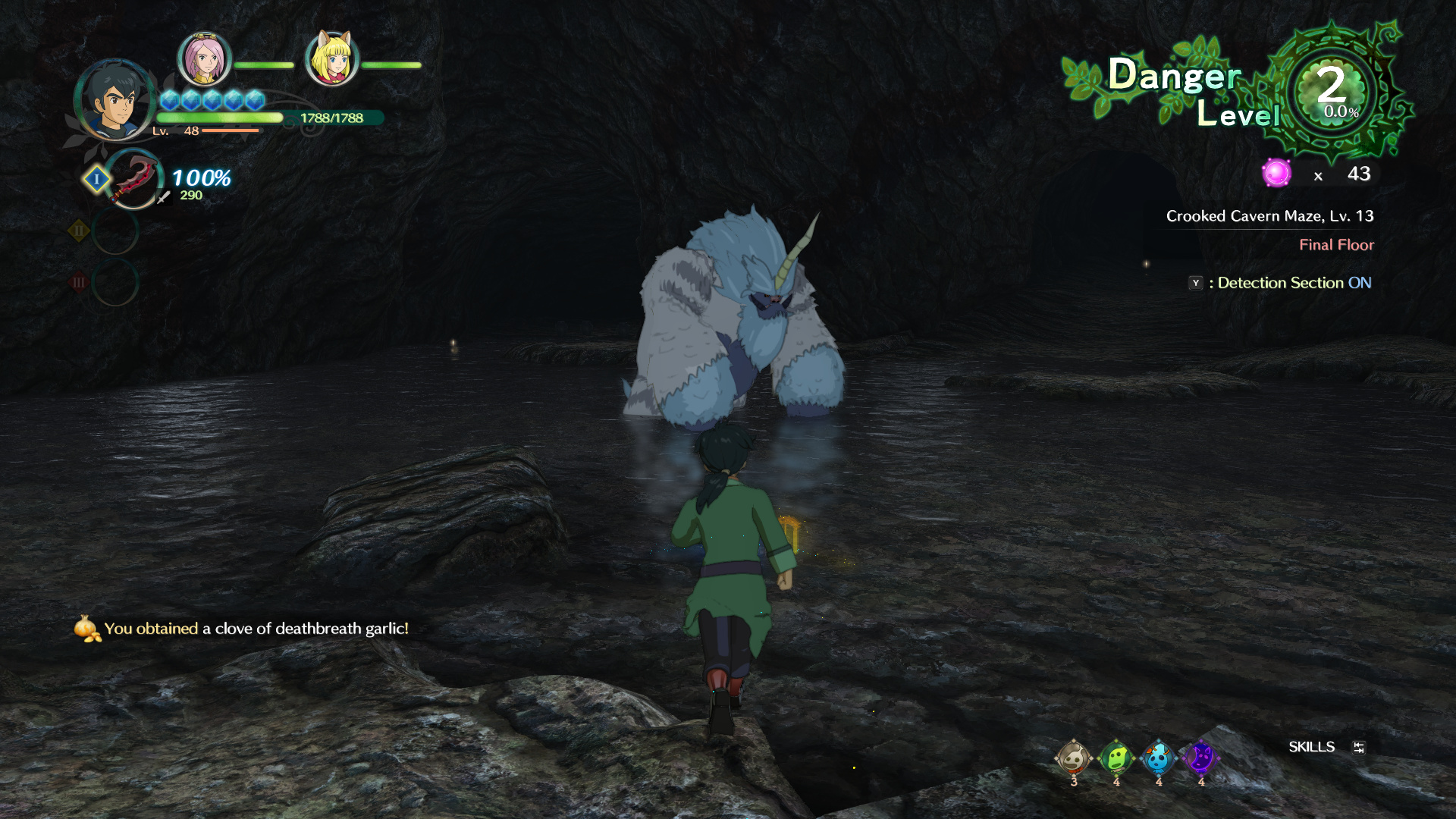Activate the green higgledy icon

[x=1116, y=757]
